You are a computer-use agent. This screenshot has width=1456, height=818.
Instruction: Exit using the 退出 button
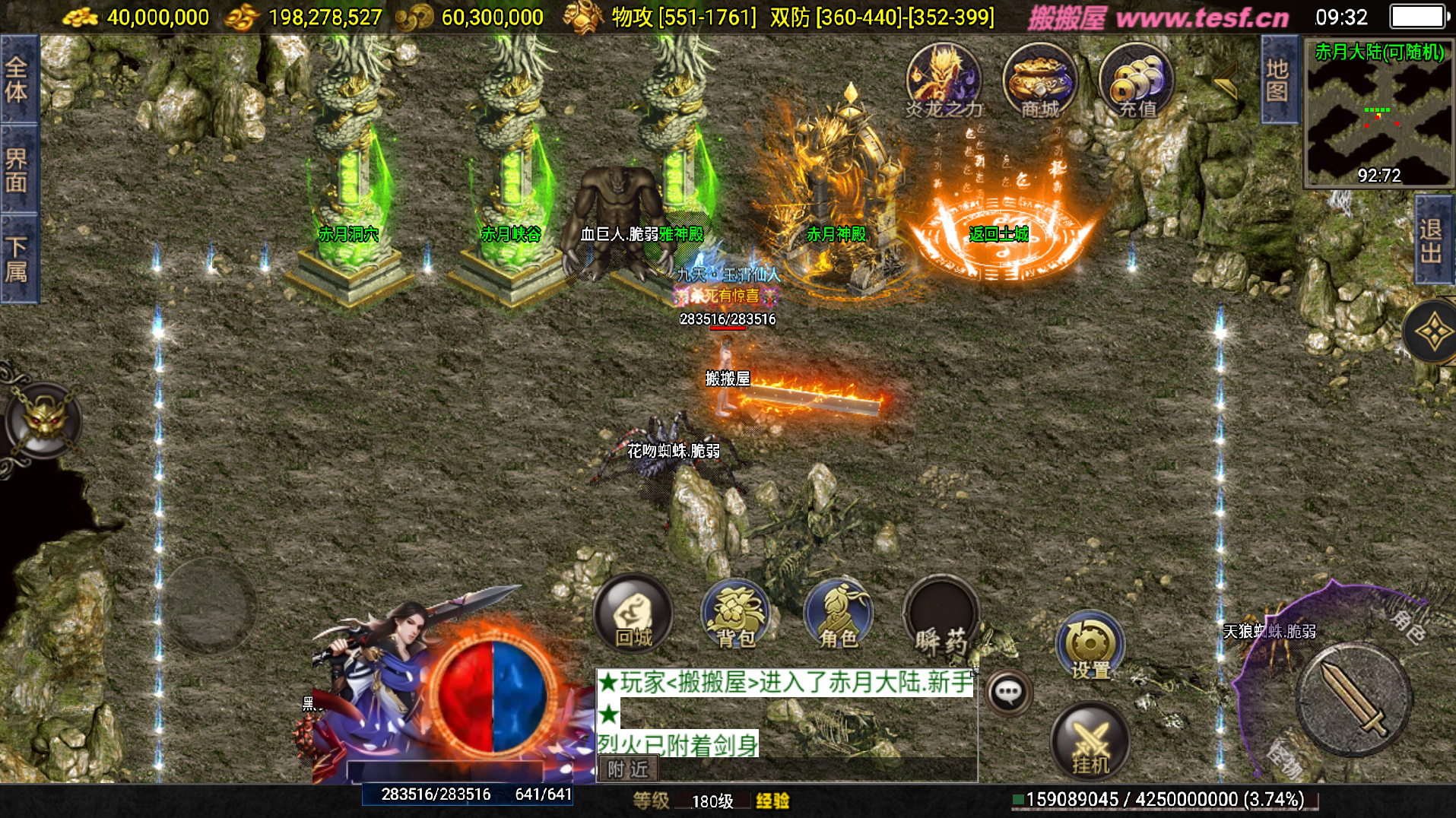point(1432,240)
